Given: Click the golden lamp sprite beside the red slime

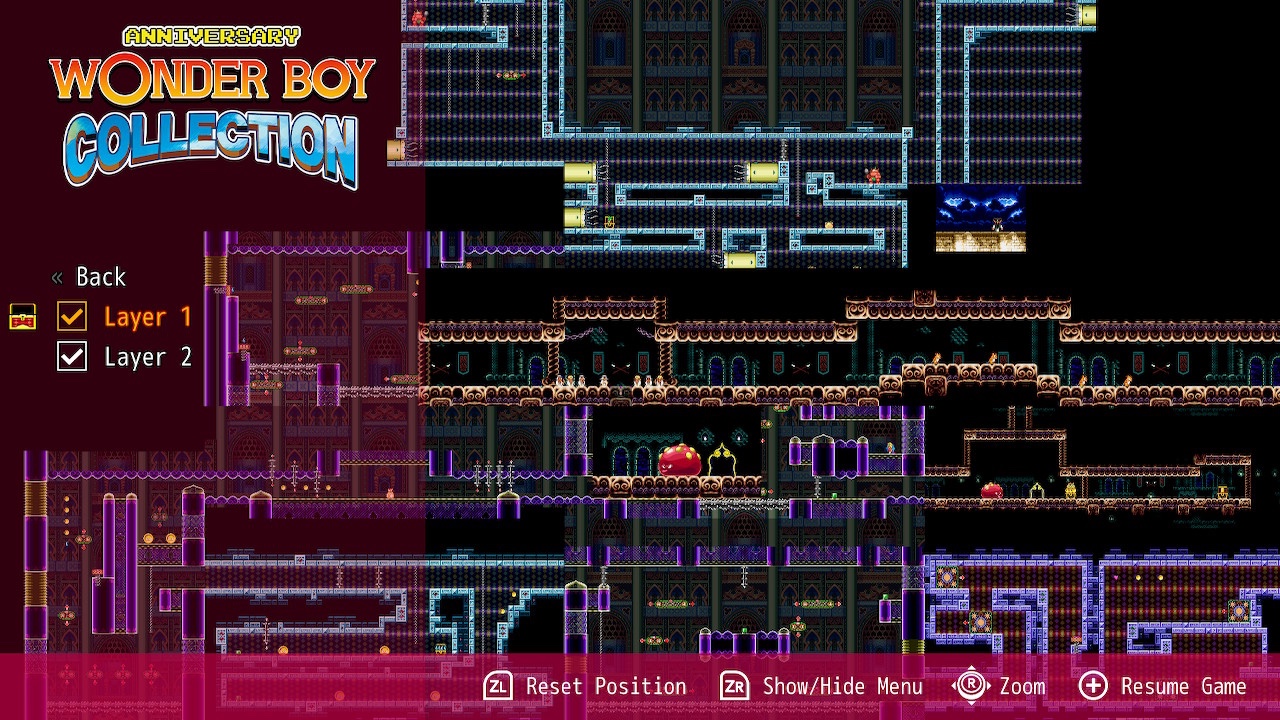Looking at the screenshot, I should tap(721, 459).
